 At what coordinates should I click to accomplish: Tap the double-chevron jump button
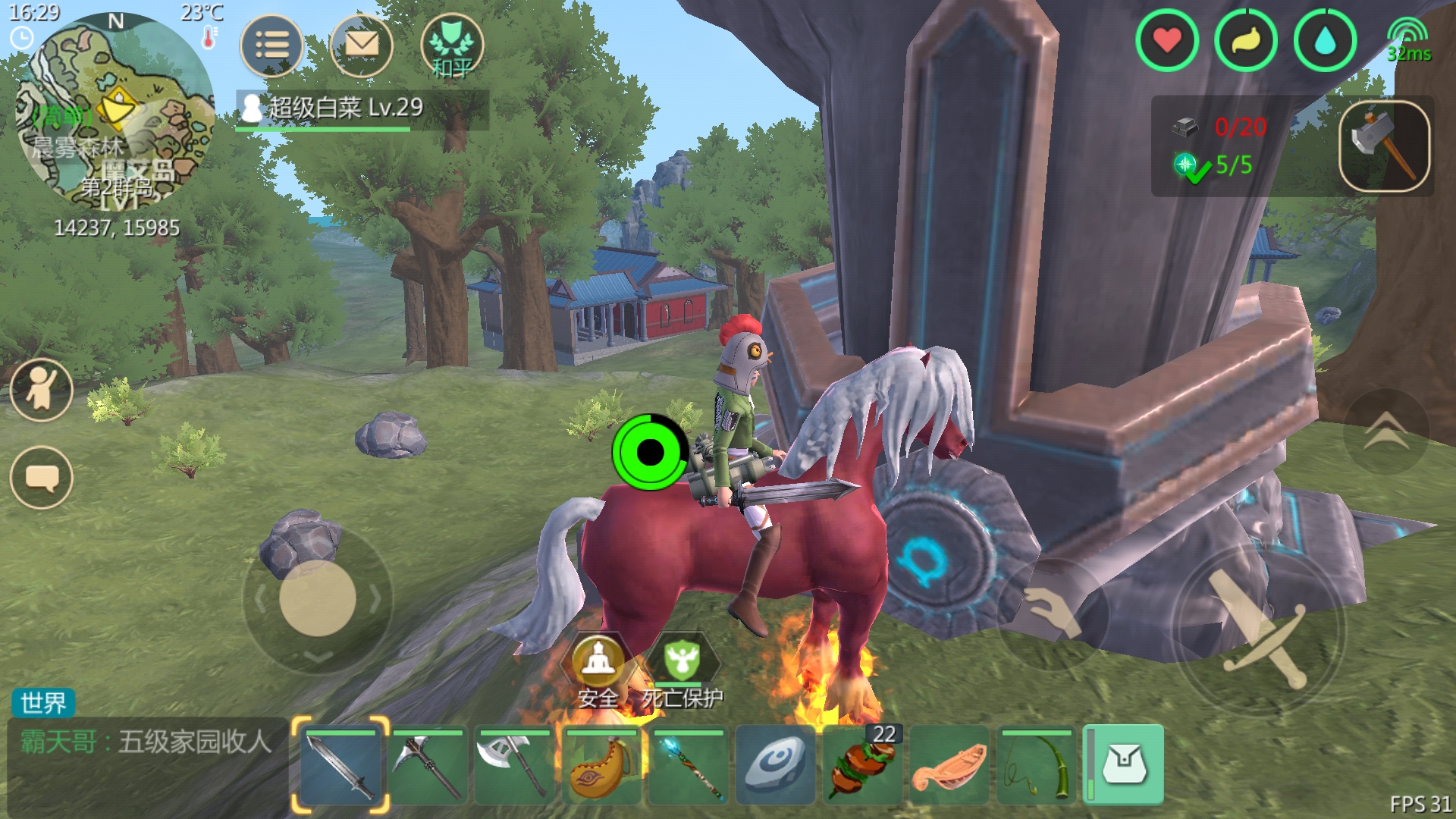tap(1386, 432)
